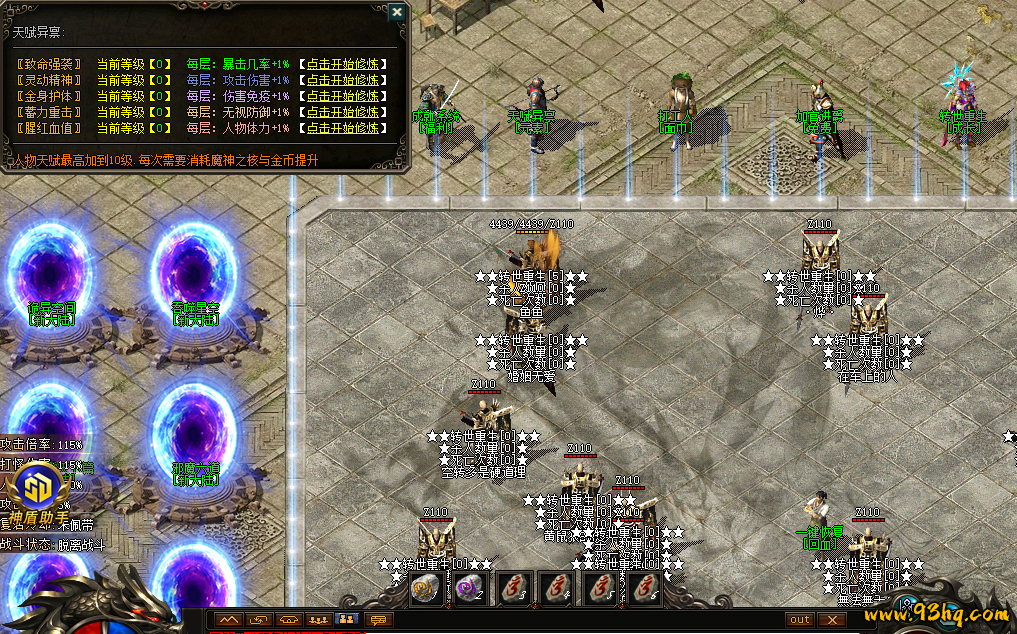The height and width of the screenshot is (634, 1017).
Task: Start training the 腥红血值 talent
Action: pyautogui.click(x=343, y=128)
